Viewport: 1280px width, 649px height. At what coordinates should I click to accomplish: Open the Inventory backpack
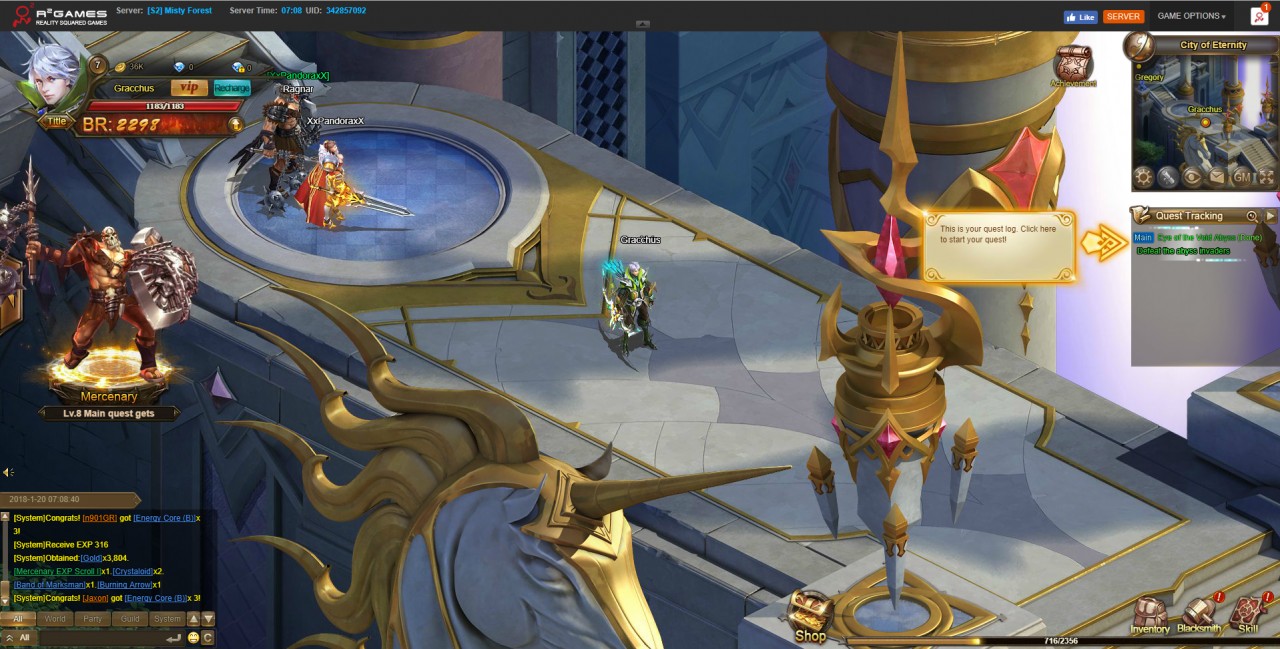[x=1150, y=615]
